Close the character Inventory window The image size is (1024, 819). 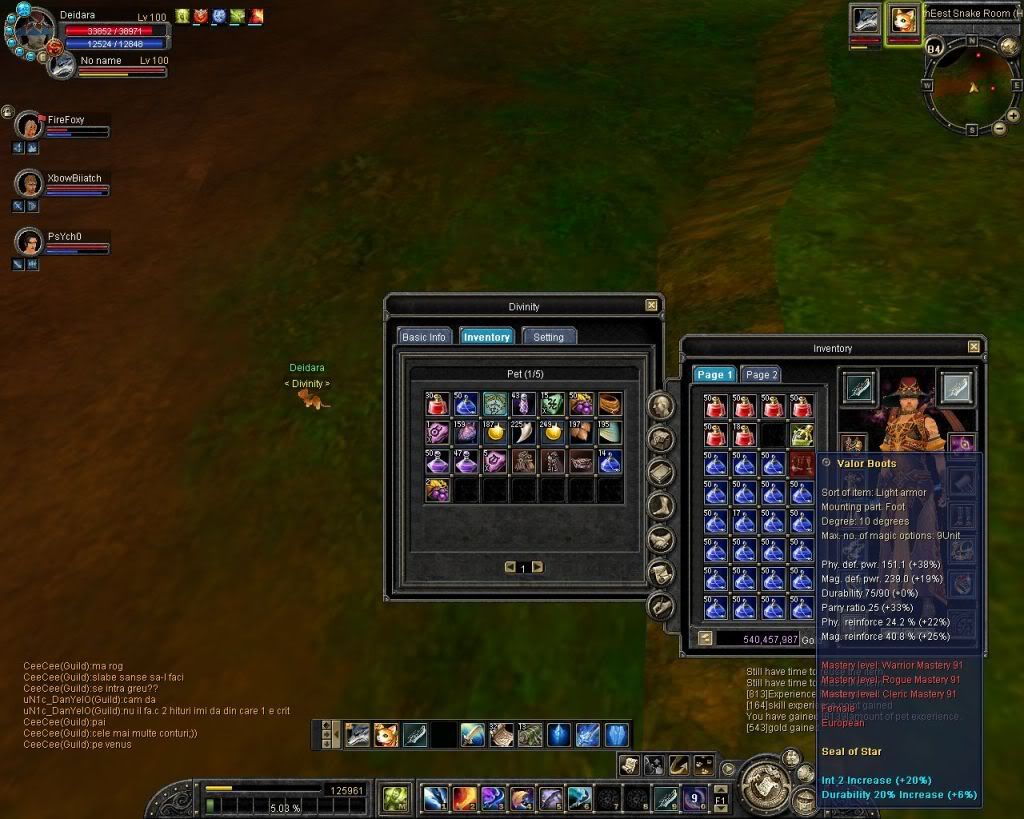(x=973, y=347)
